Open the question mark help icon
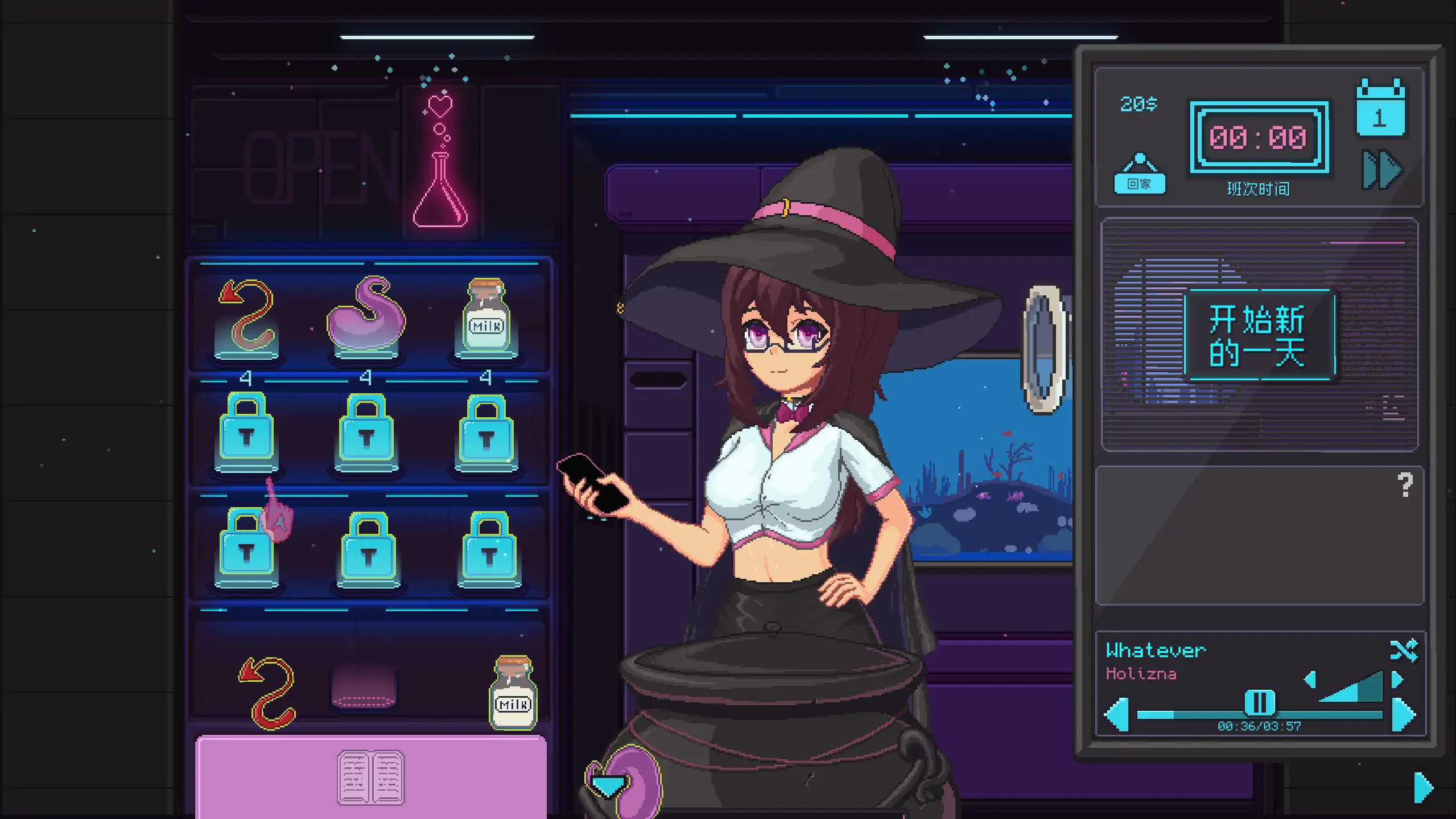The height and width of the screenshot is (819, 1456). [1405, 484]
